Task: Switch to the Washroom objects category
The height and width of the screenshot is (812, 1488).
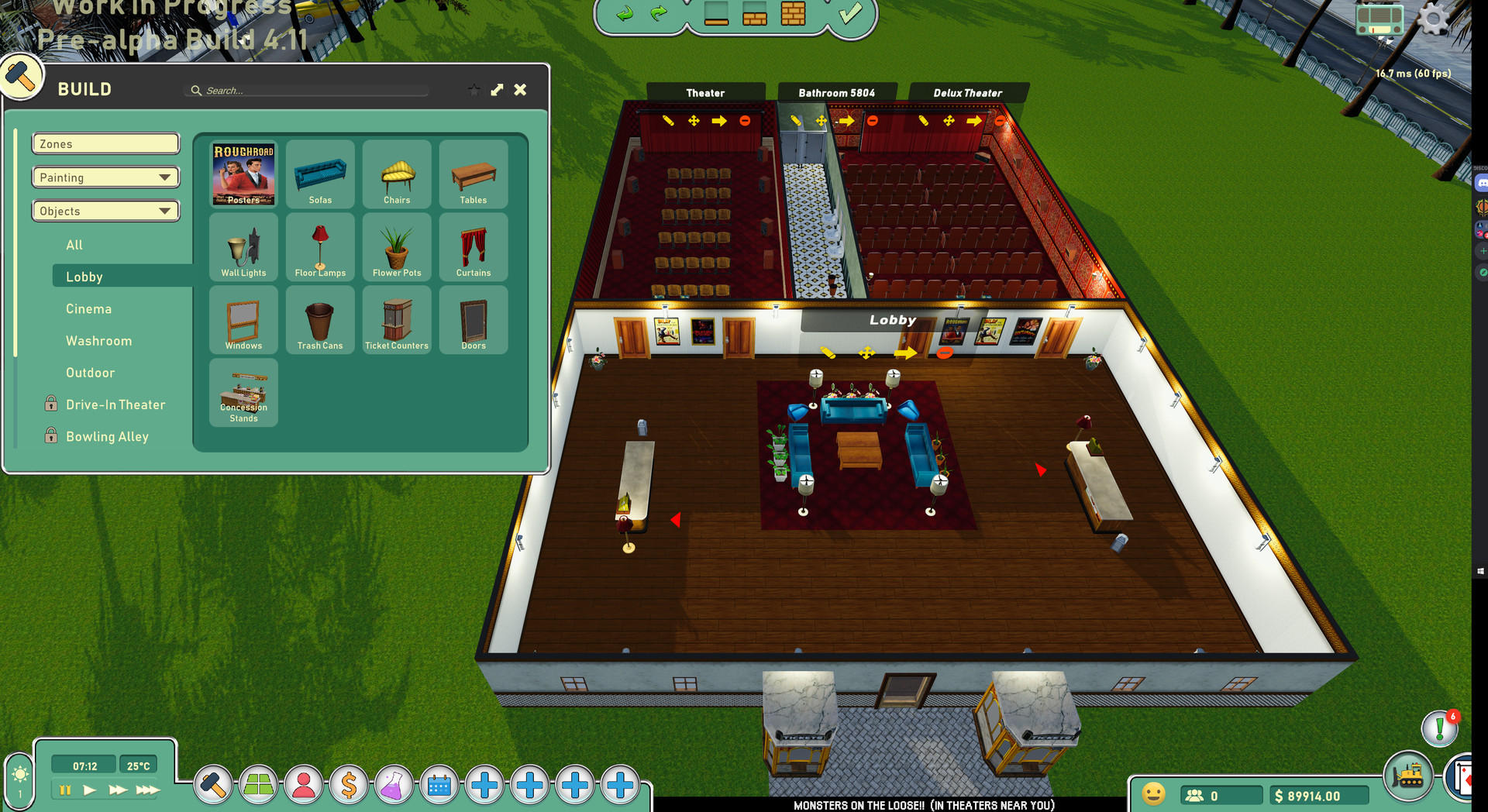Action: coord(98,341)
